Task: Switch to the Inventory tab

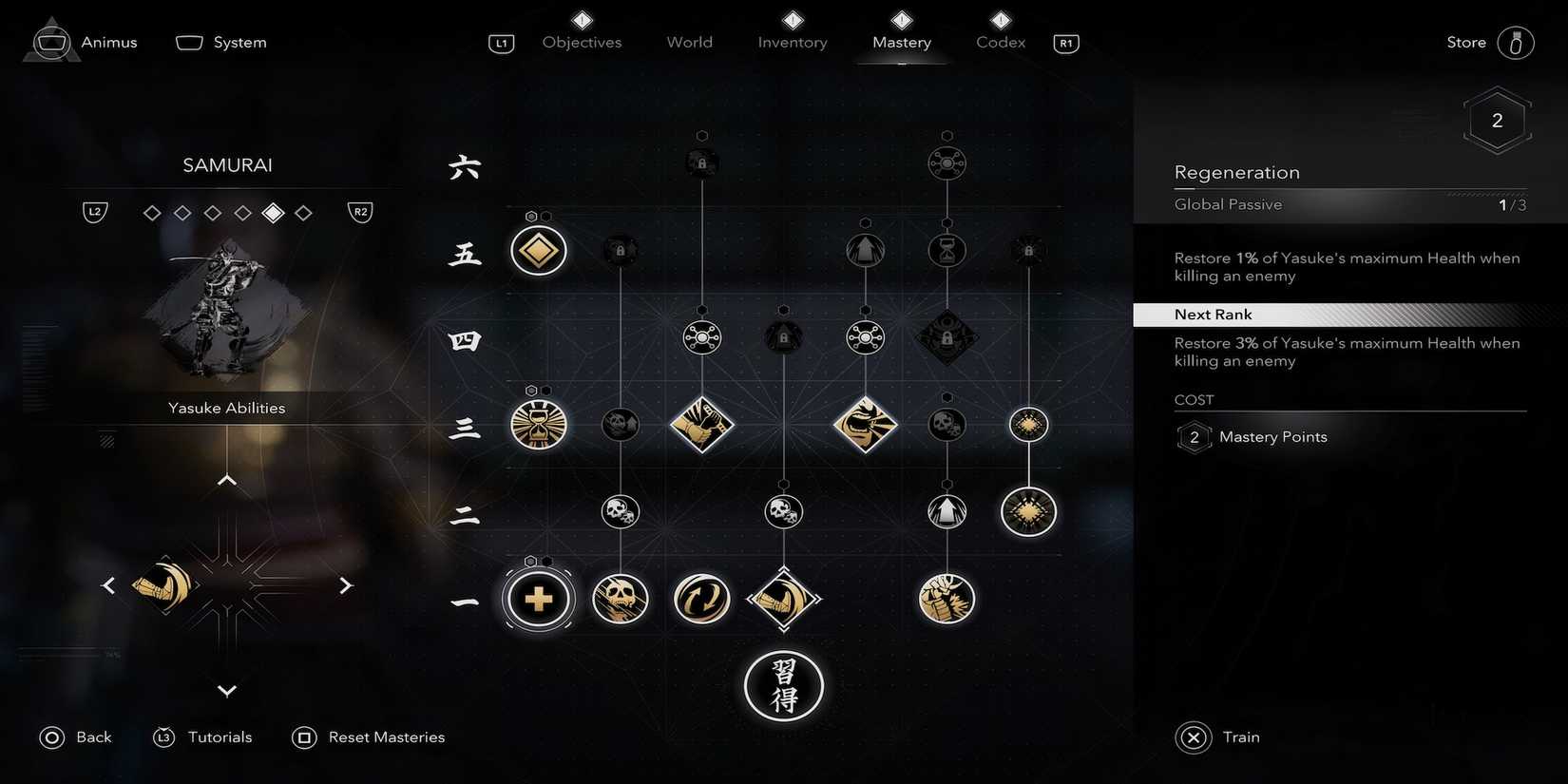Action: [792, 42]
